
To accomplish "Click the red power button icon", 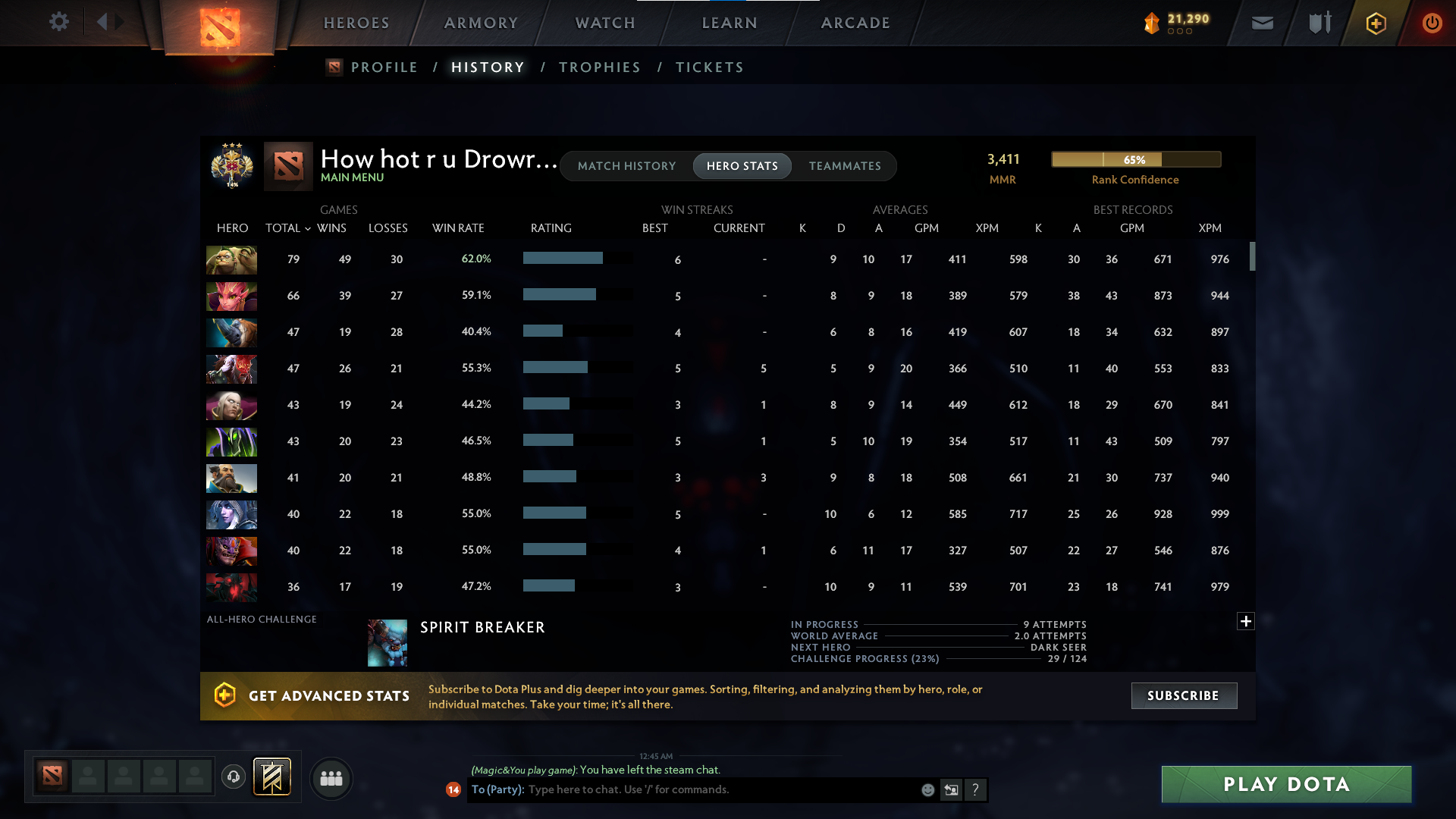I will (x=1432, y=23).
